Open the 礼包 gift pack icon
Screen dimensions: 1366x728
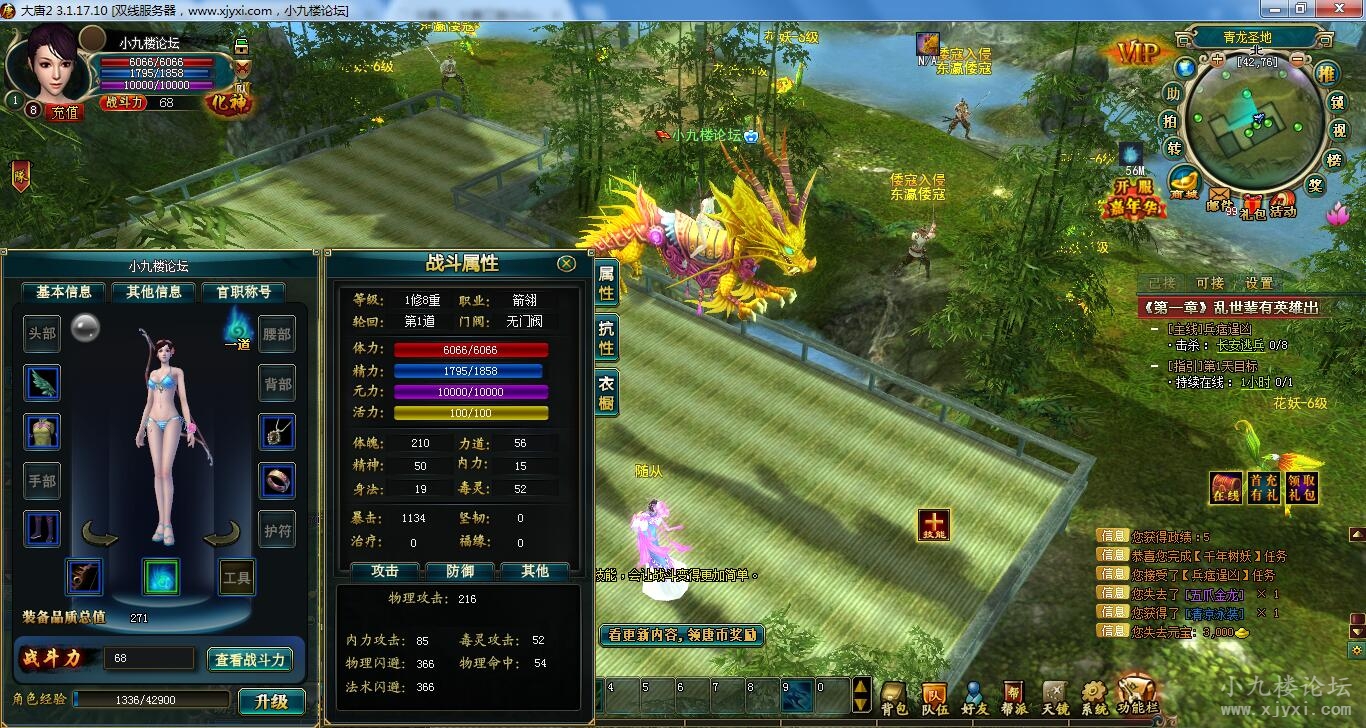tap(1251, 202)
